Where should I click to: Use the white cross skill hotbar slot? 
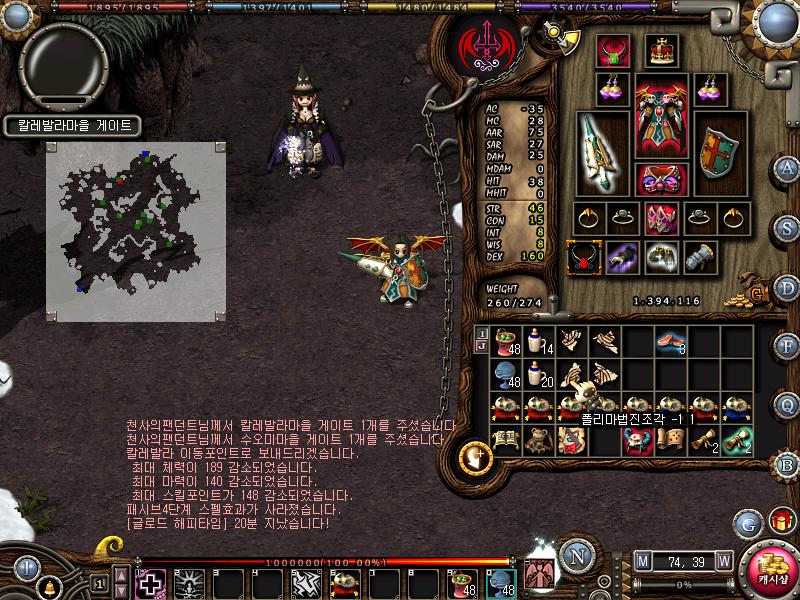(151, 583)
